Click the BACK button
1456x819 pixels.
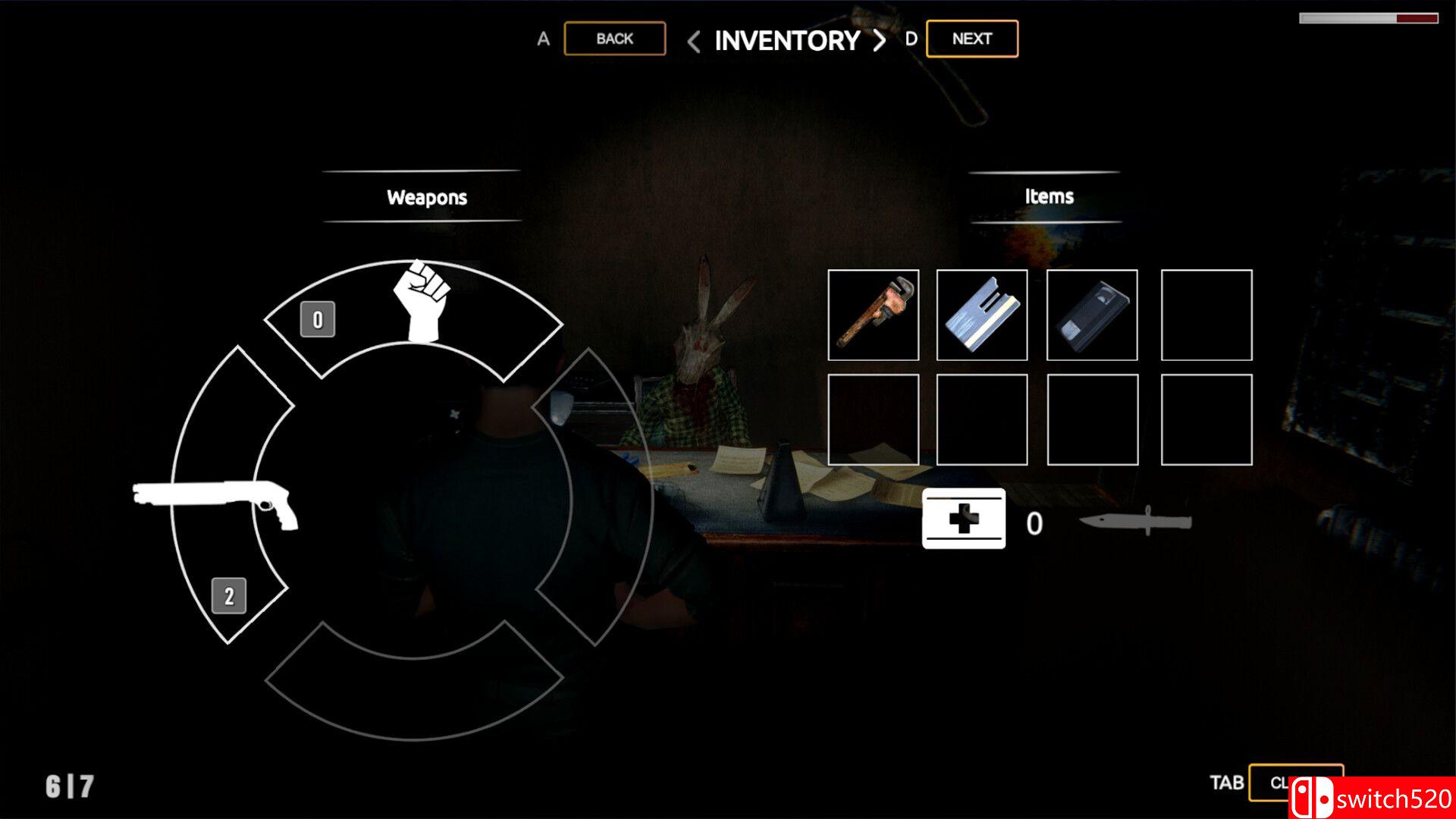click(x=614, y=39)
